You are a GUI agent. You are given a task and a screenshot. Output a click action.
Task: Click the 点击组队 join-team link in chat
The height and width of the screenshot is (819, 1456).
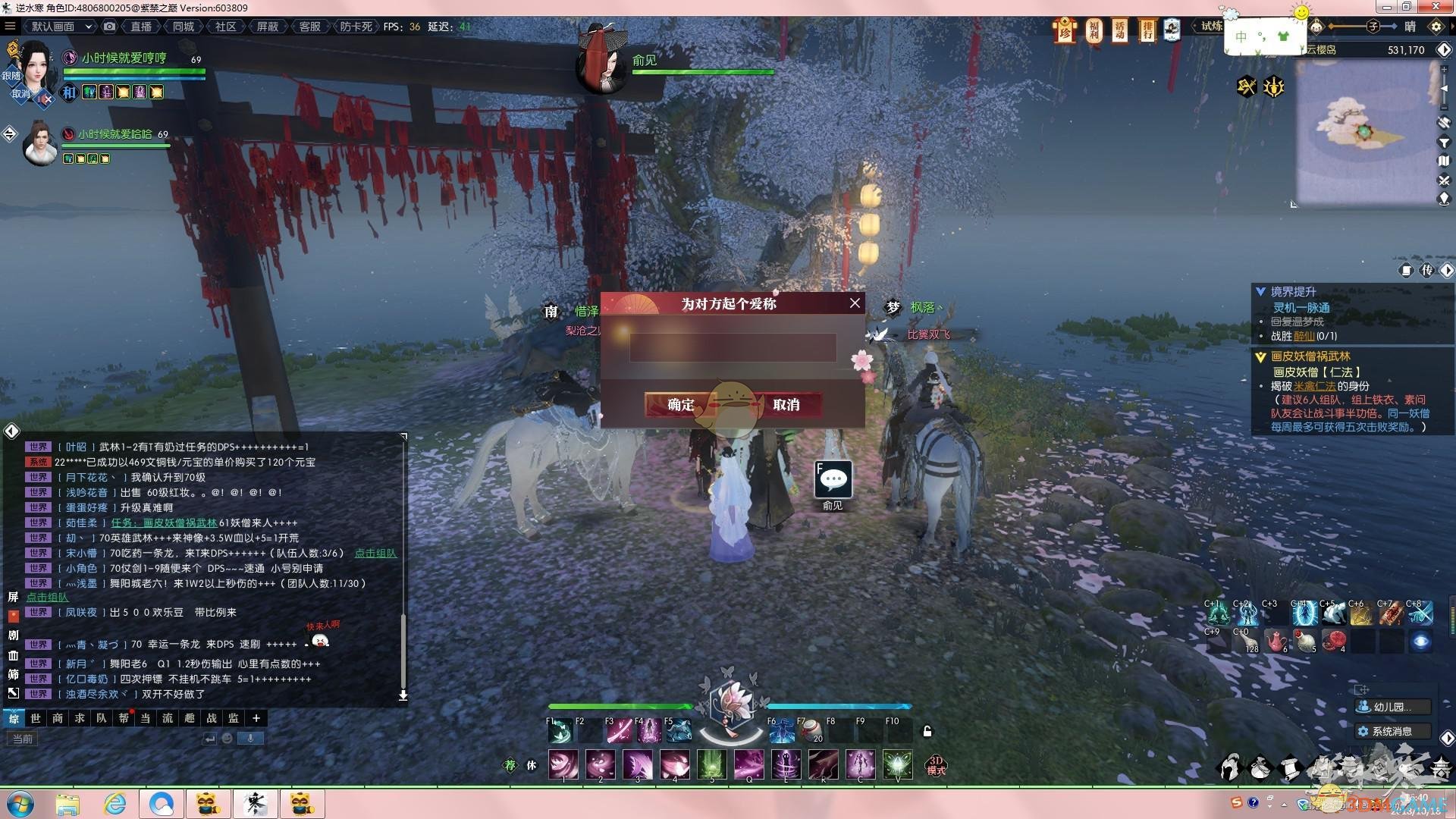coord(375,553)
